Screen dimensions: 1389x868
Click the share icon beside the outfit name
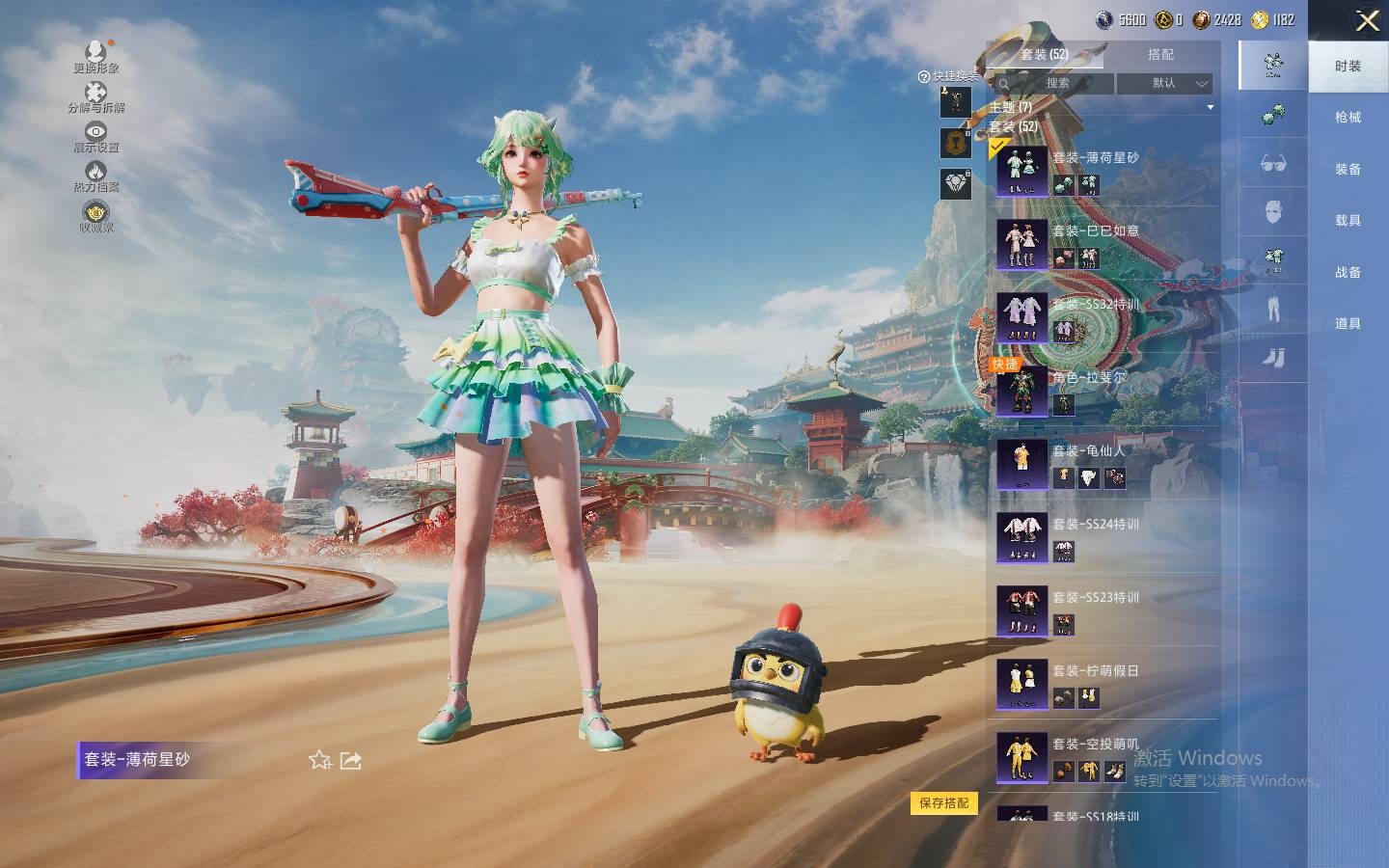(351, 760)
